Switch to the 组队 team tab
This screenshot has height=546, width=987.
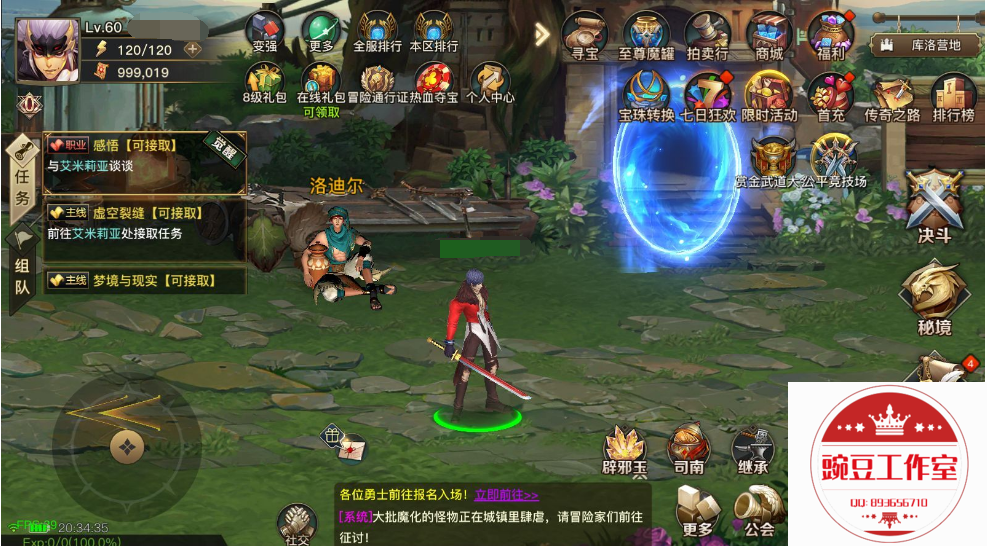[x=22, y=266]
